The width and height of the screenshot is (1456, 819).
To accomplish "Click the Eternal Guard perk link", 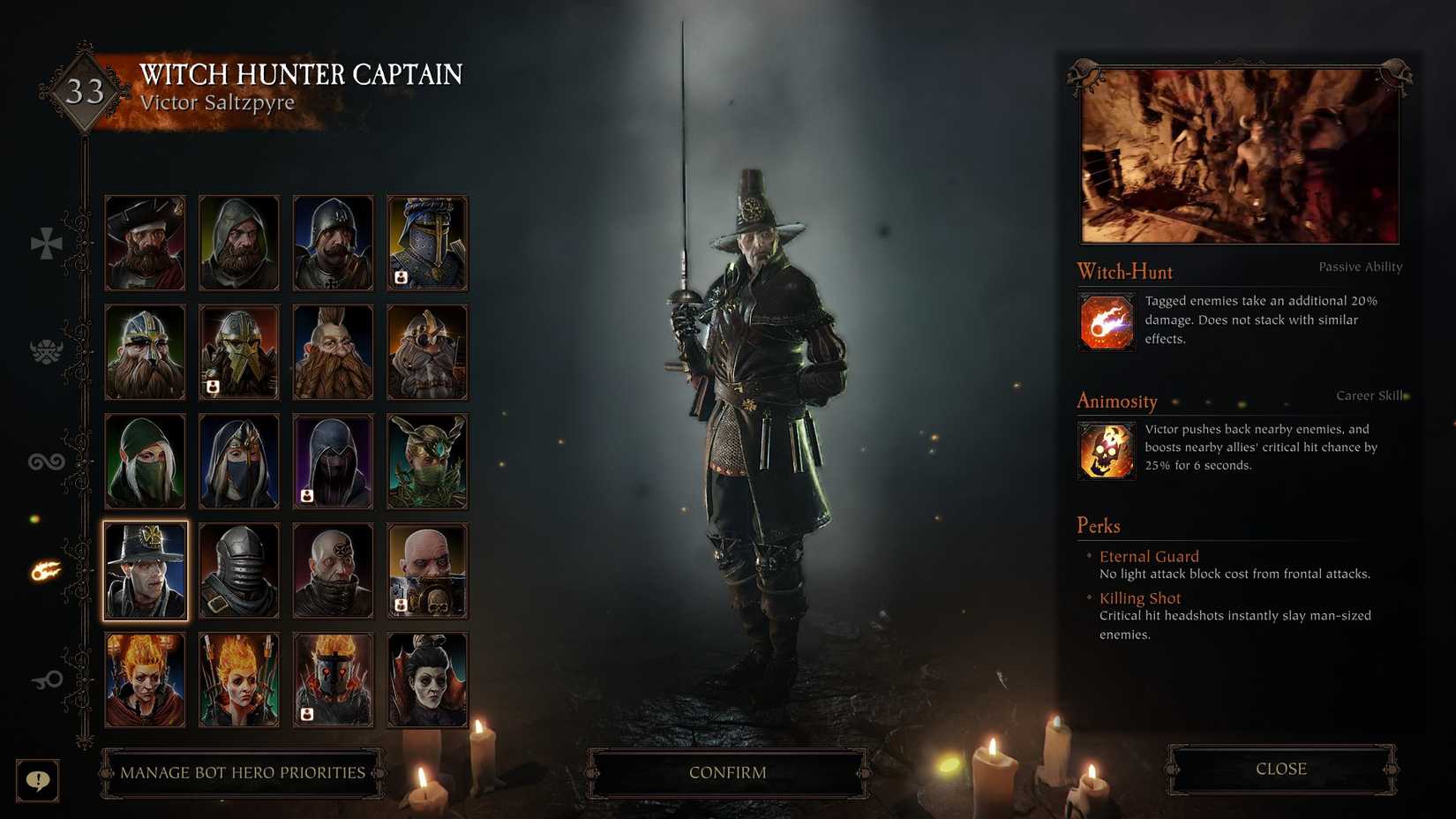I will (1149, 556).
